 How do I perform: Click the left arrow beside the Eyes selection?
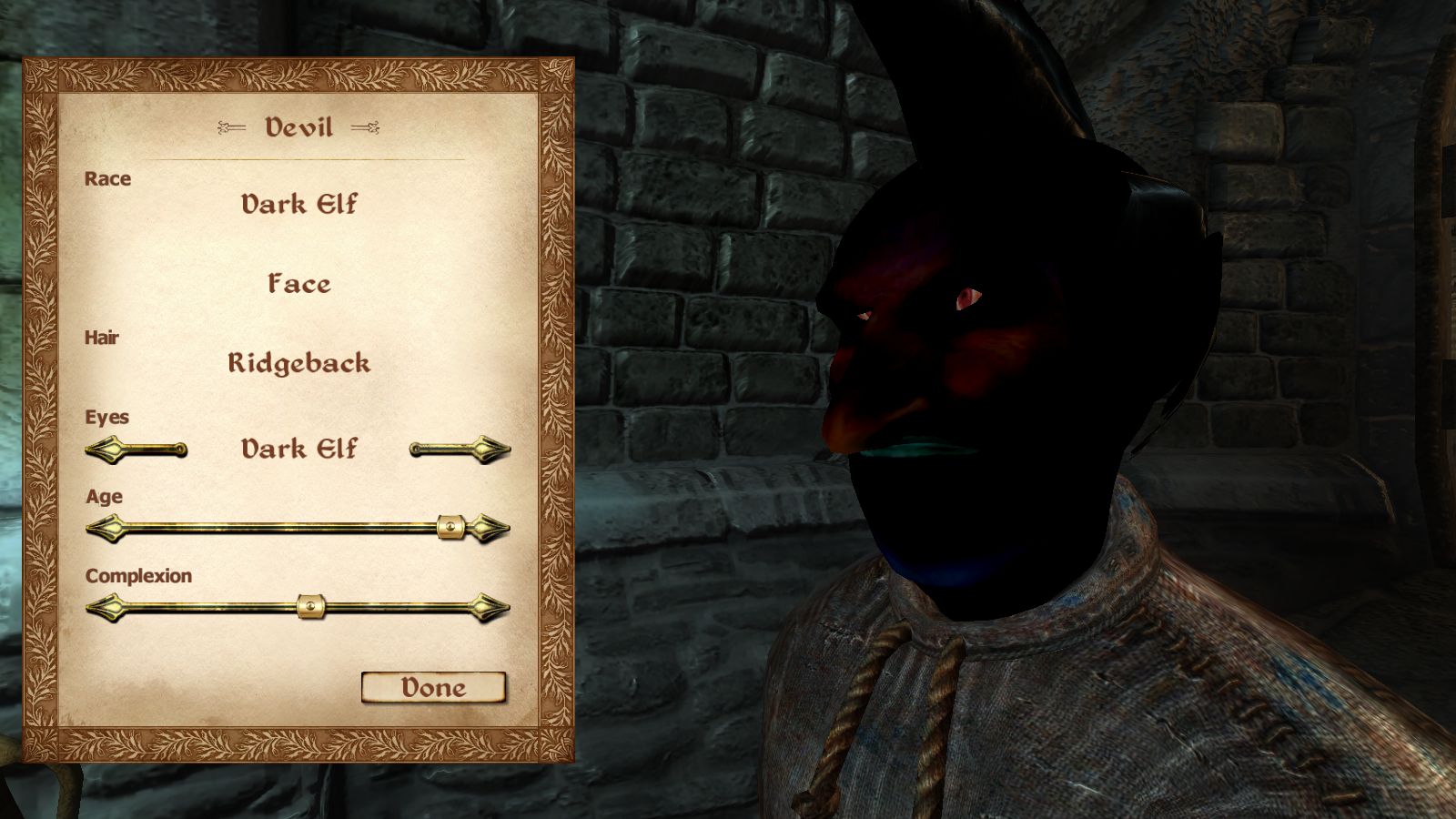[x=136, y=448]
